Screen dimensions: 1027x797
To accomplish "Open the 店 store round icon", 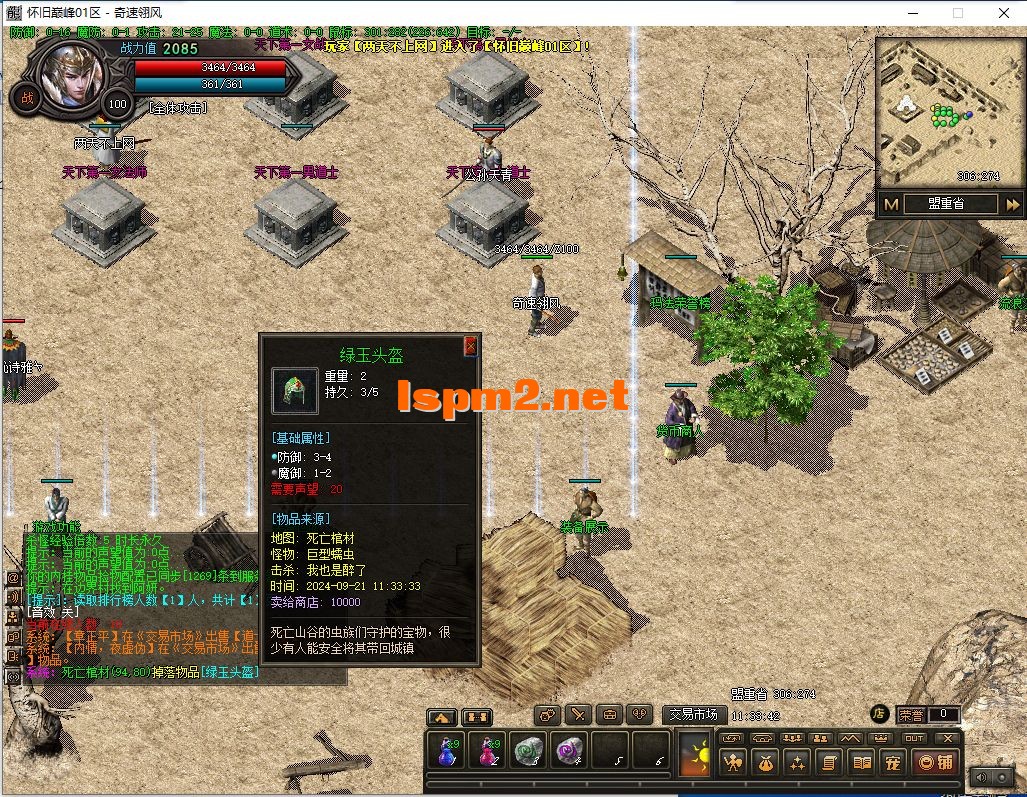I will coord(879,713).
